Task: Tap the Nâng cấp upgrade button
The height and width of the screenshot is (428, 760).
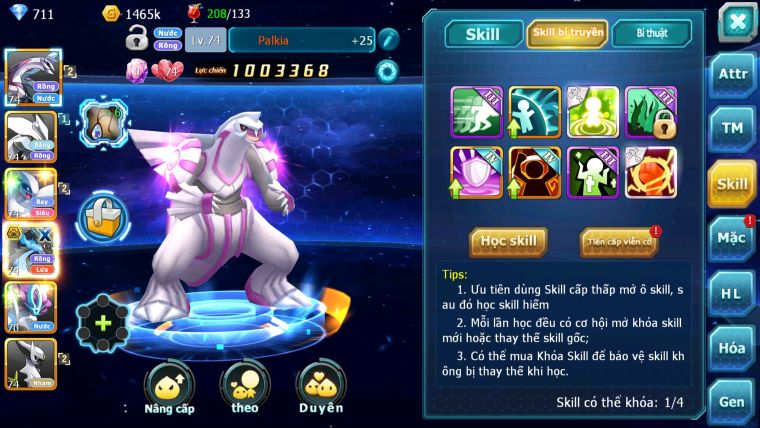Action: point(169,387)
